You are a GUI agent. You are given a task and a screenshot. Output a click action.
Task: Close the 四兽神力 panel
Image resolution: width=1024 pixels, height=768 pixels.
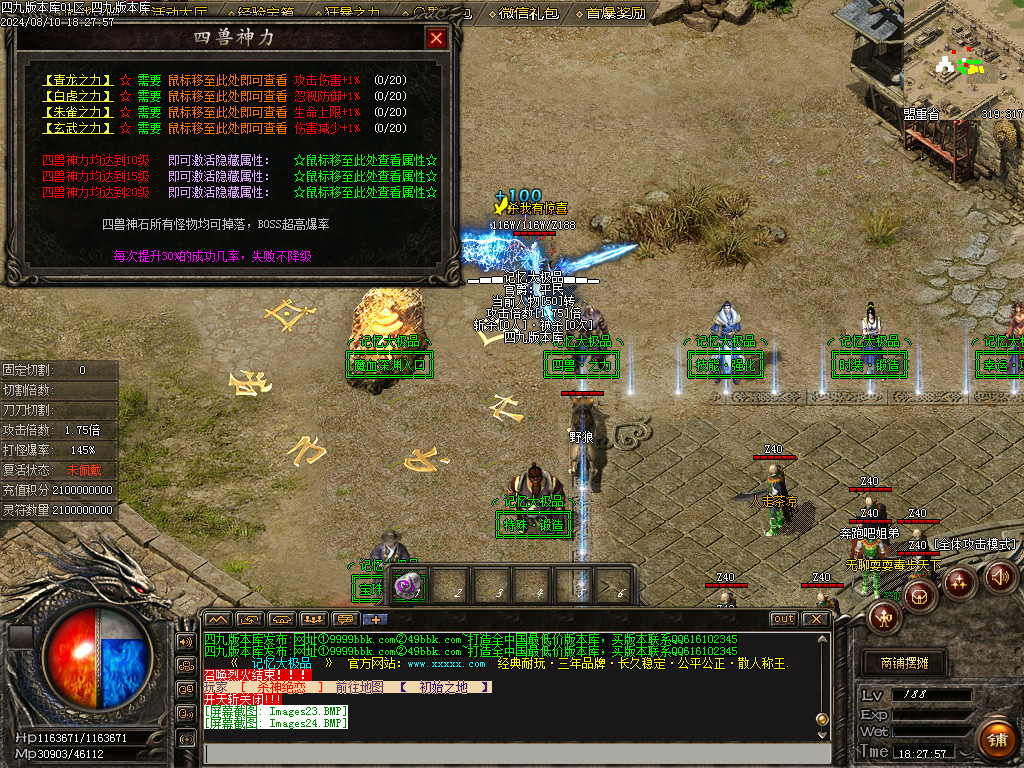coord(436,39)
